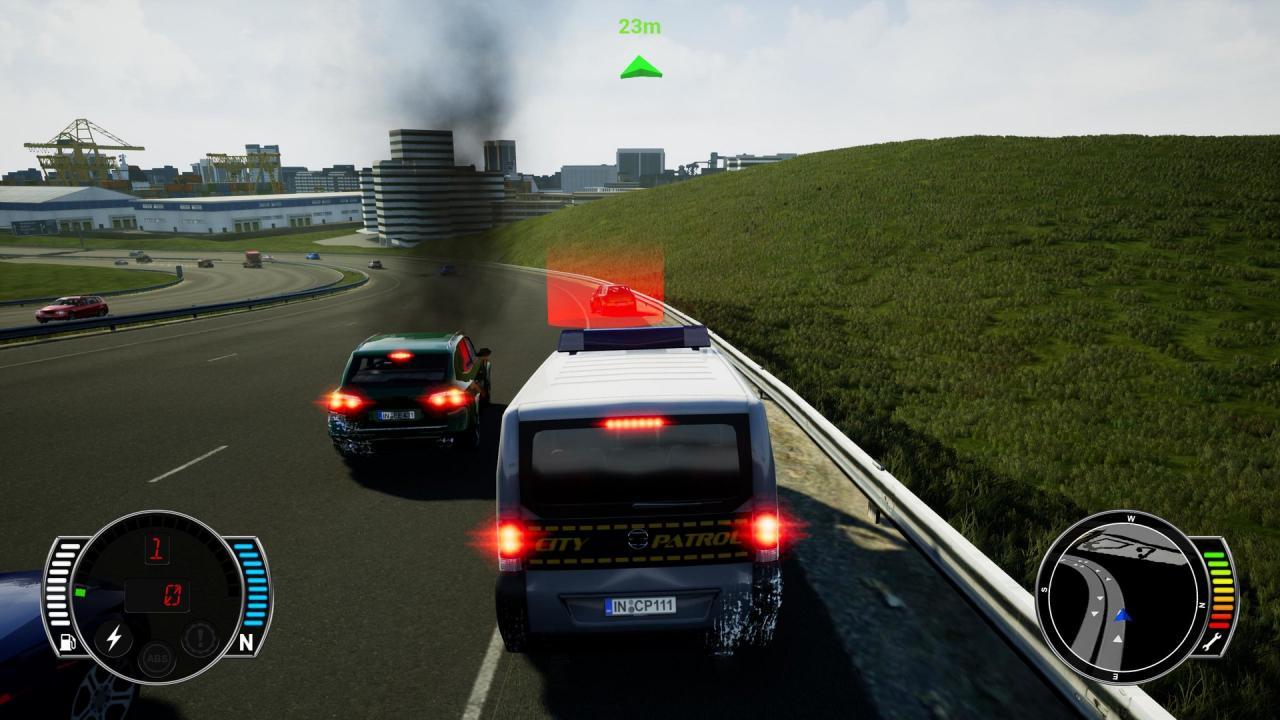Click the W compass letter on the minimap
This screenshot has height=720, width=1280.
point(1130,519)
